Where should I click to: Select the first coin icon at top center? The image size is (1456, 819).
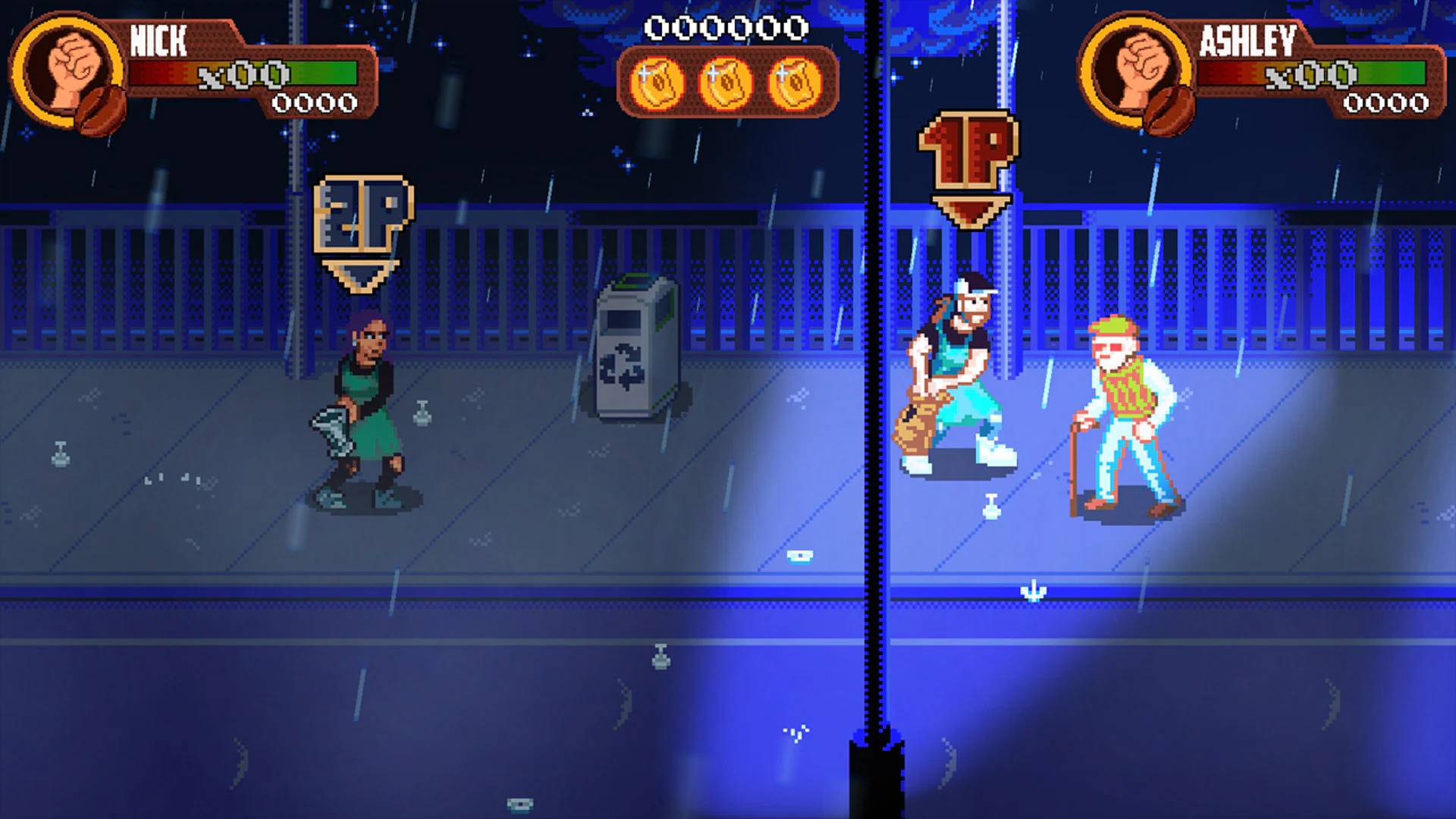[657, 83]
